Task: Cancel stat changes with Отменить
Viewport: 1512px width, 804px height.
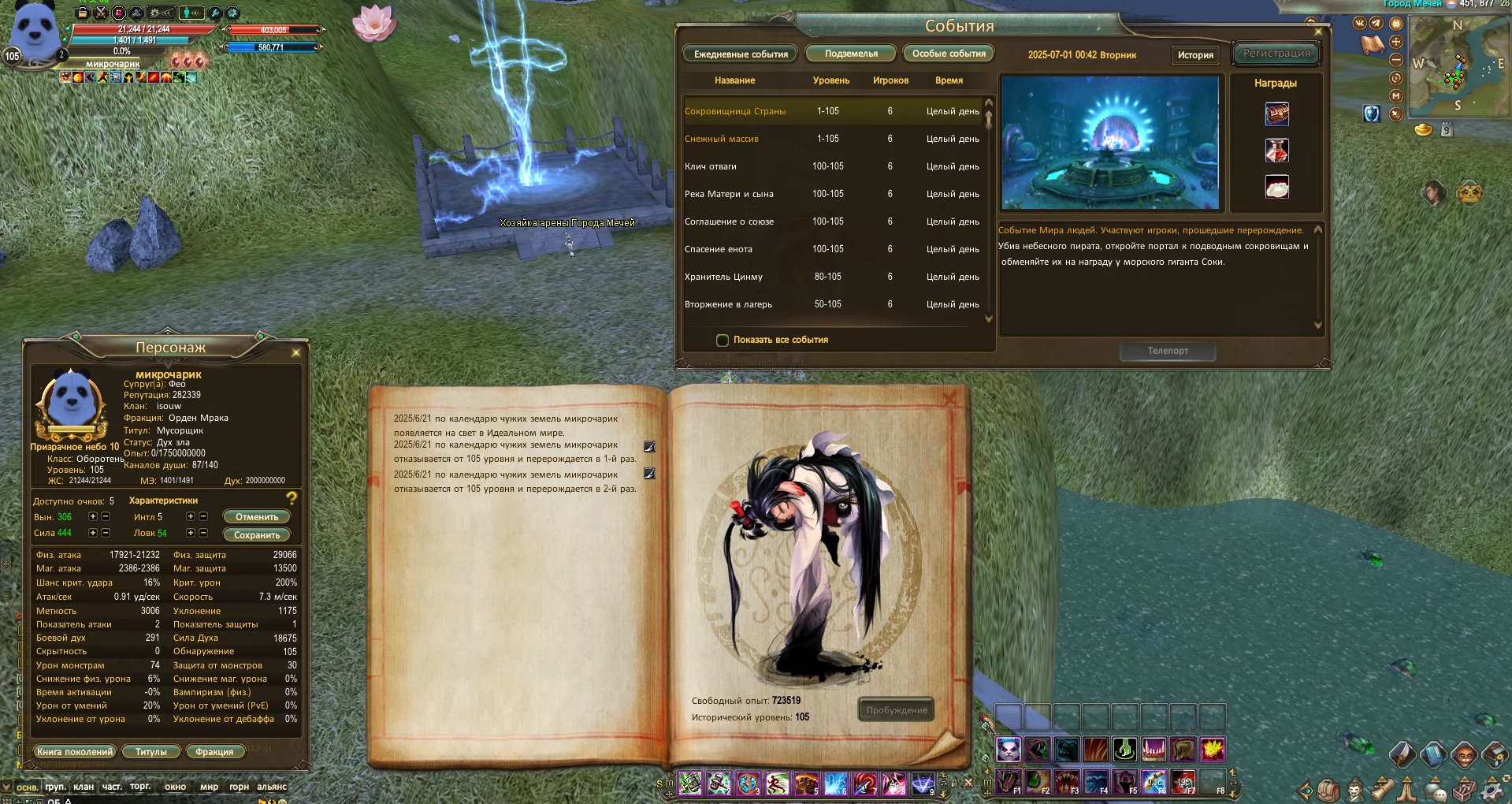Action: coord(257,517)
